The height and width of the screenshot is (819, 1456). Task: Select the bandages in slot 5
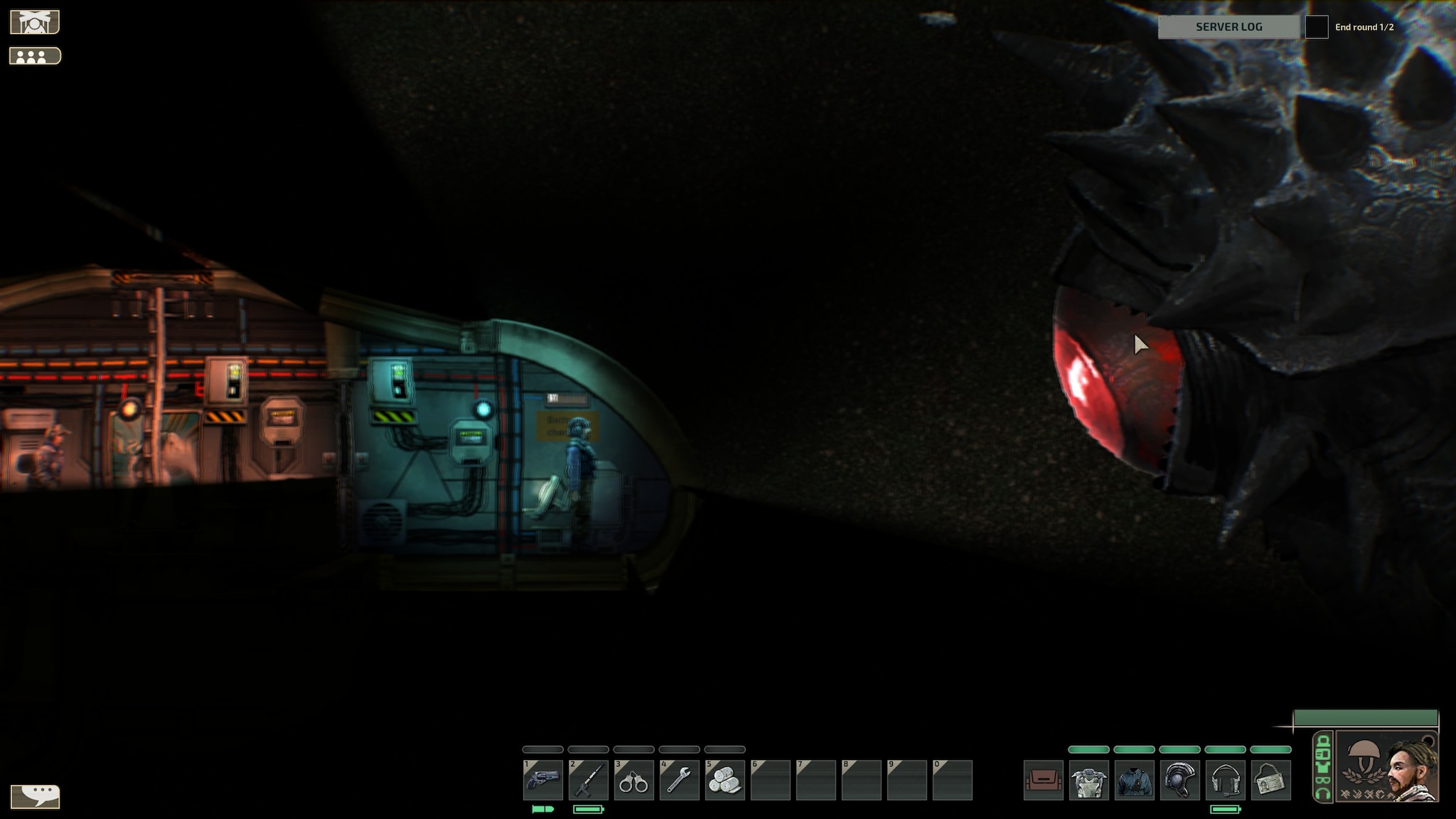(x=725, y=780)
